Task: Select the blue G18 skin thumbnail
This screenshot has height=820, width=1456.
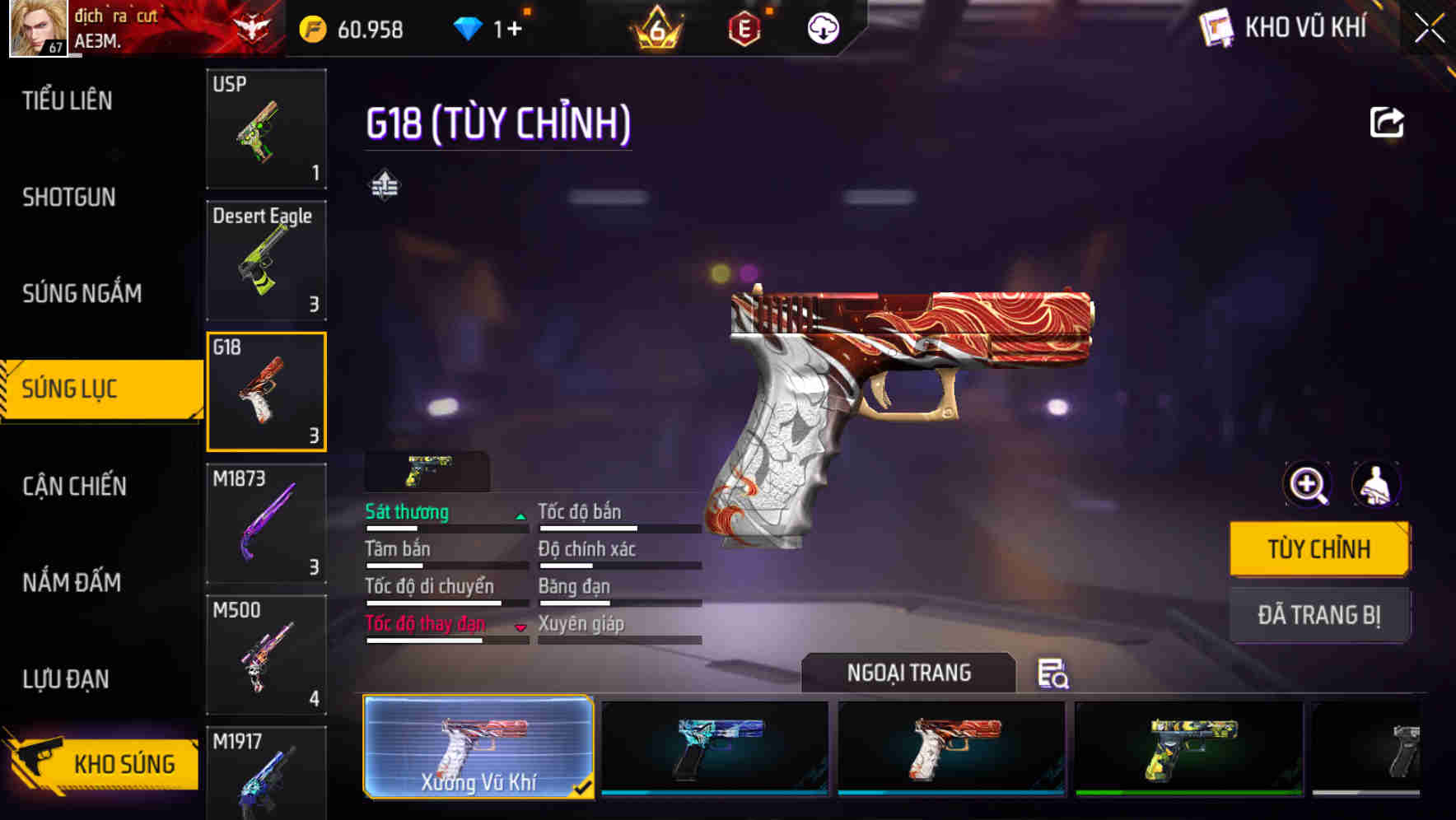Action: [x=713, y=749]
